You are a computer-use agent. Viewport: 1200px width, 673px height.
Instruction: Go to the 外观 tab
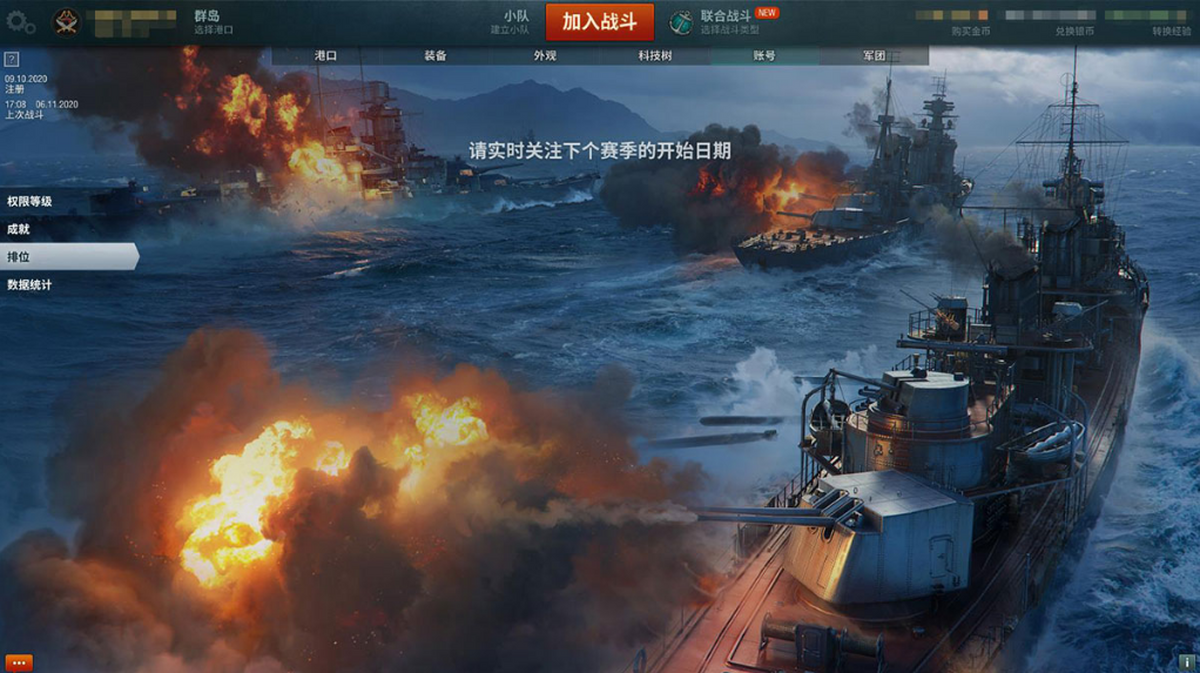coord(545,56)
